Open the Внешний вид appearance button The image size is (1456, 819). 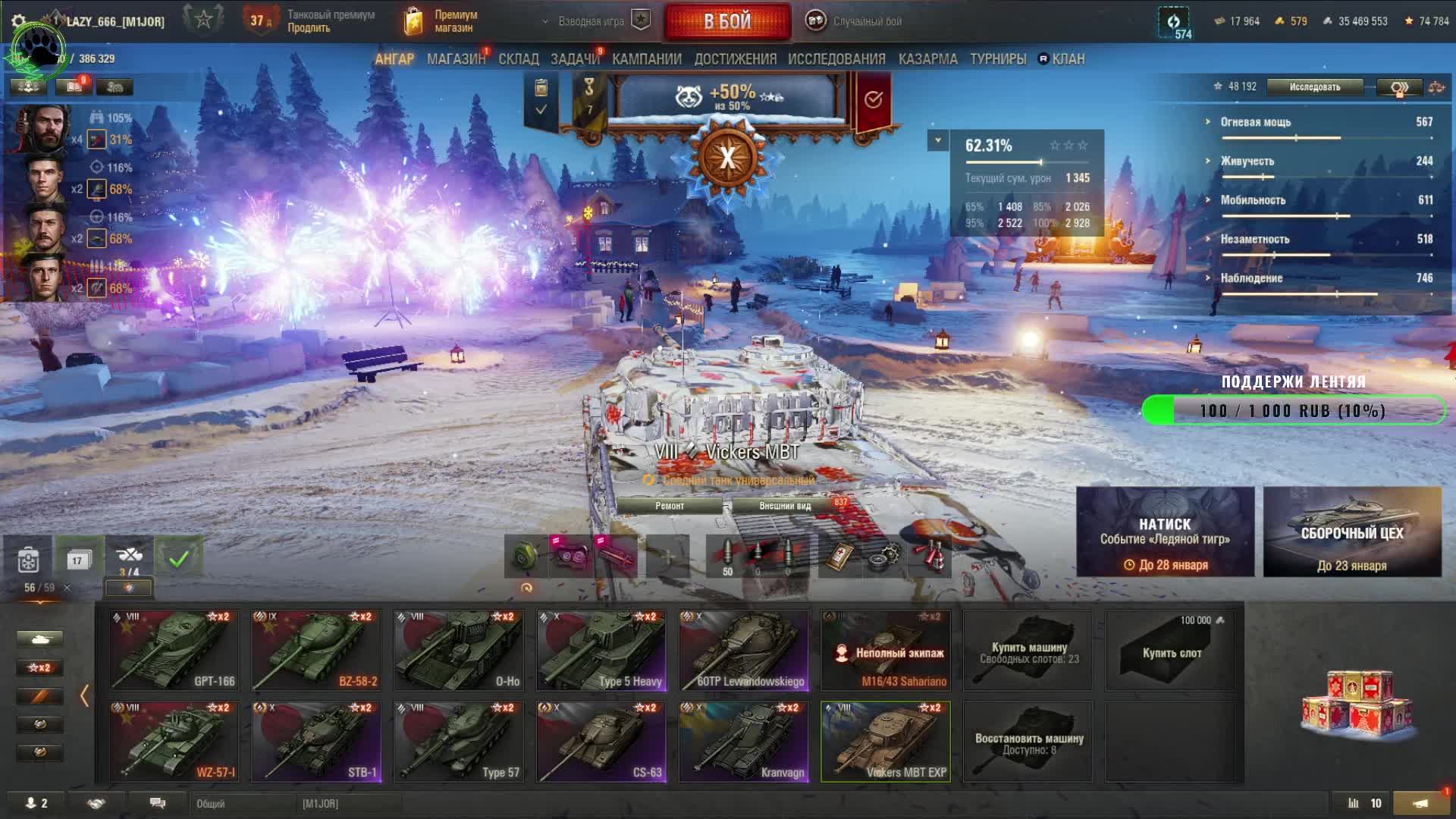pyautogui.click(x=785, y=506)
